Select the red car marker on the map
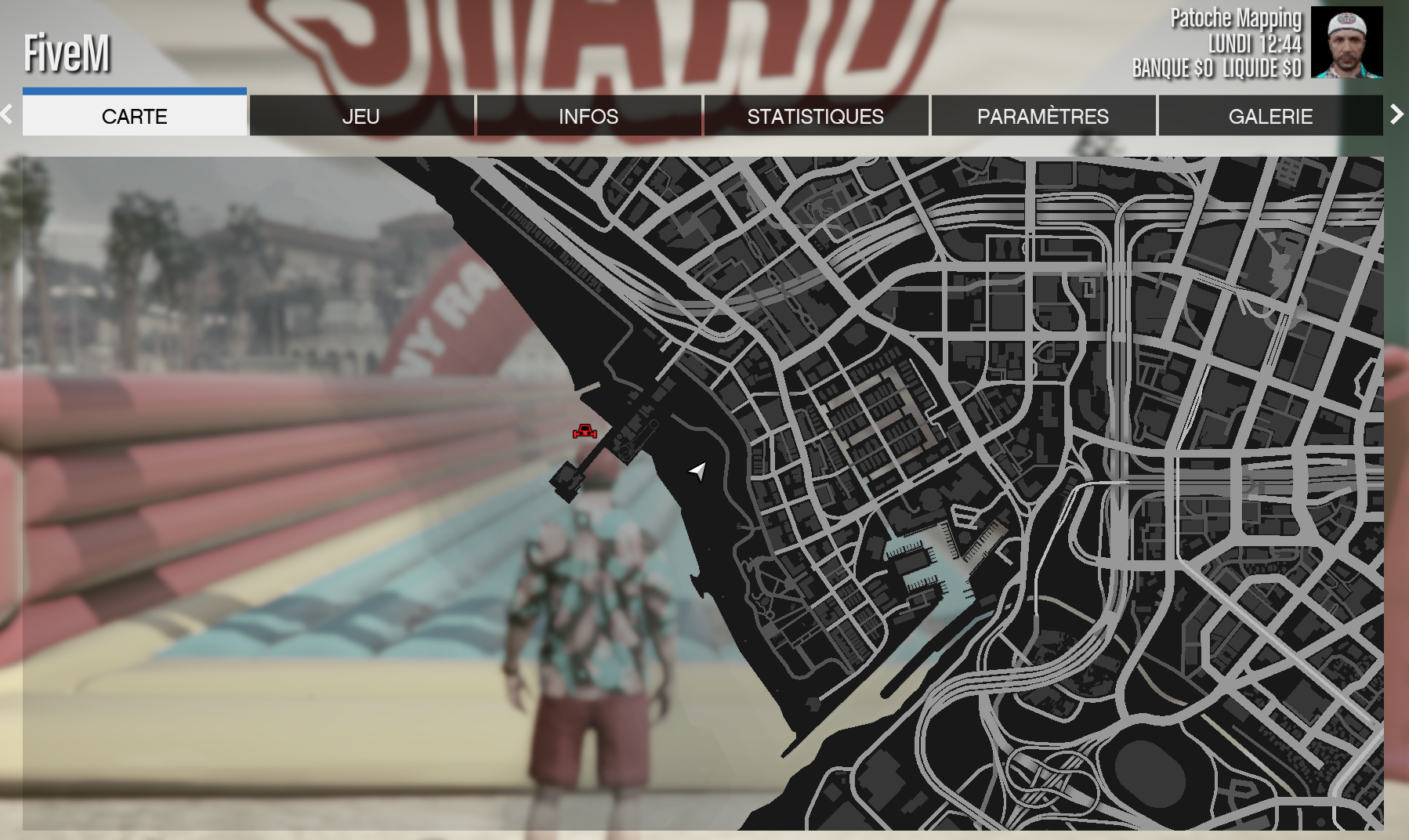This screenshot has height=840, width=1409. pyautogui.click(x=585, y=431)
